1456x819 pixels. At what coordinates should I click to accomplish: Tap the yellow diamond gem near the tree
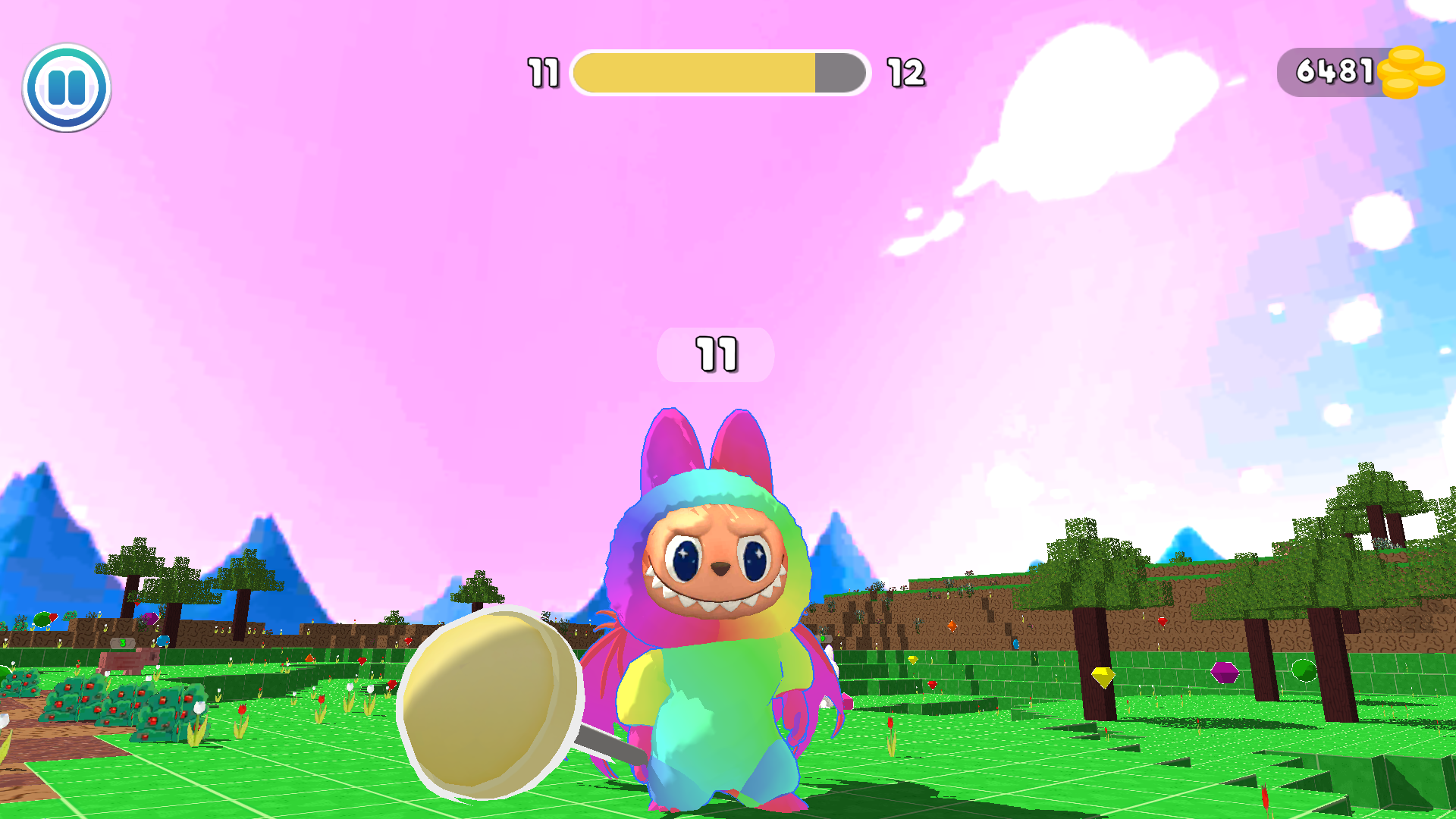(x=1103, y=676)
